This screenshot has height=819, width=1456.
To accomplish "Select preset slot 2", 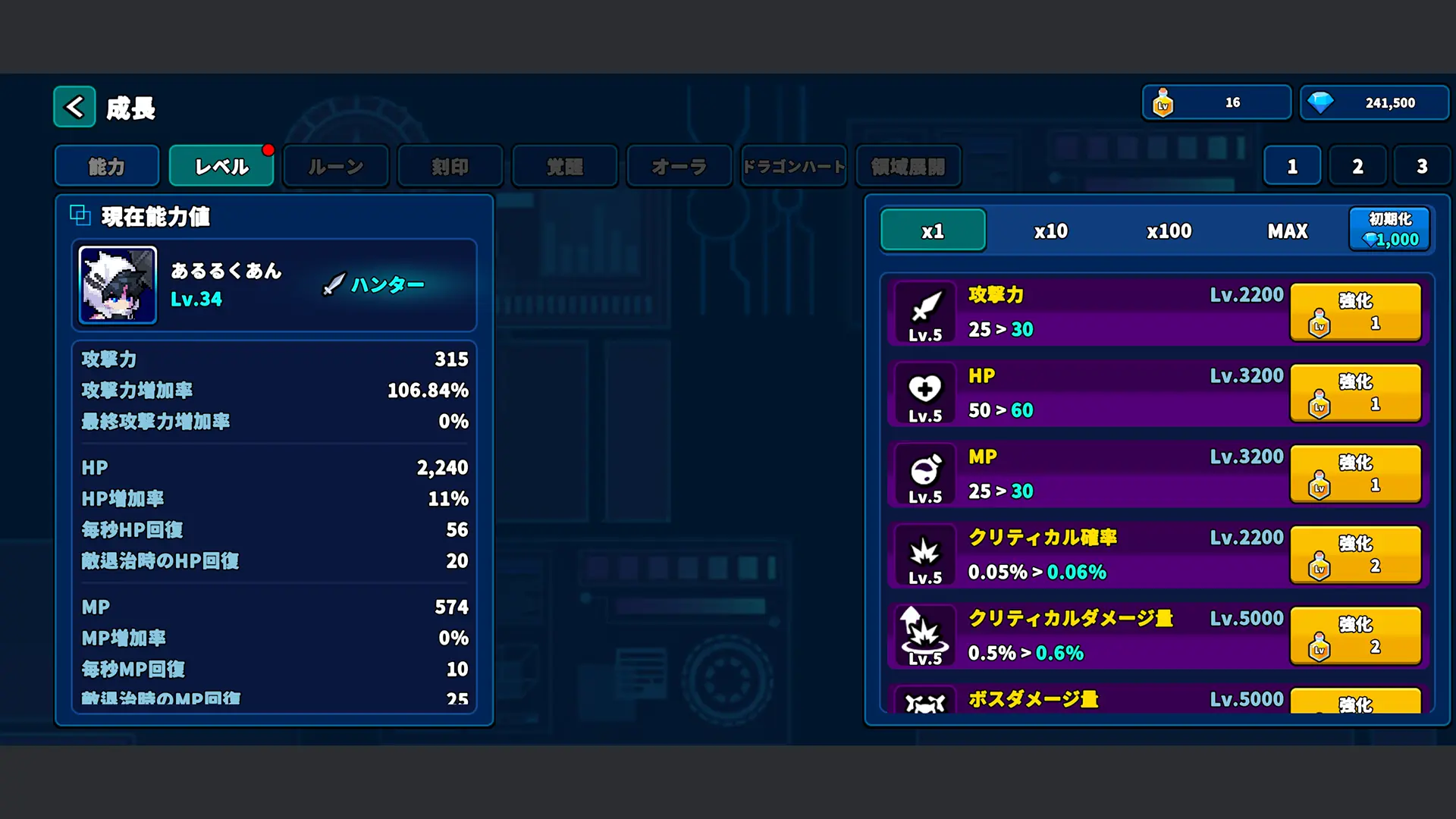I will tap(1357, 166).
